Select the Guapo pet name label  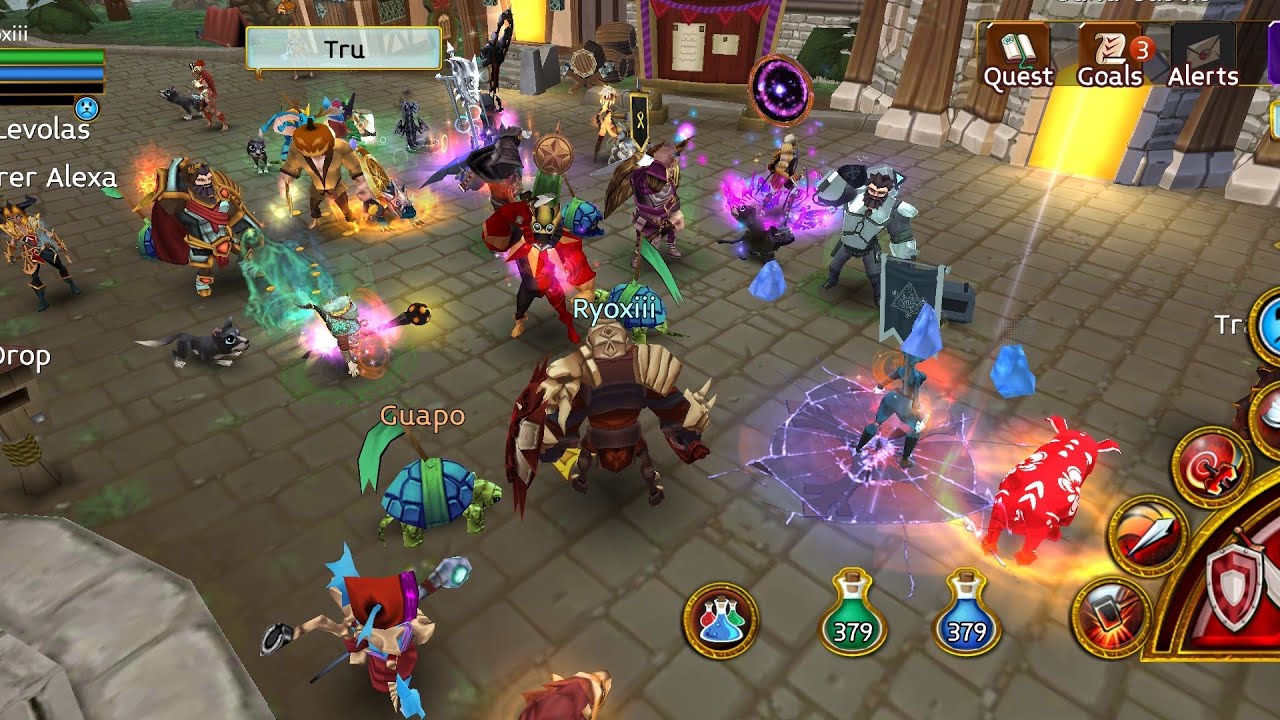(x=423, y=416)
